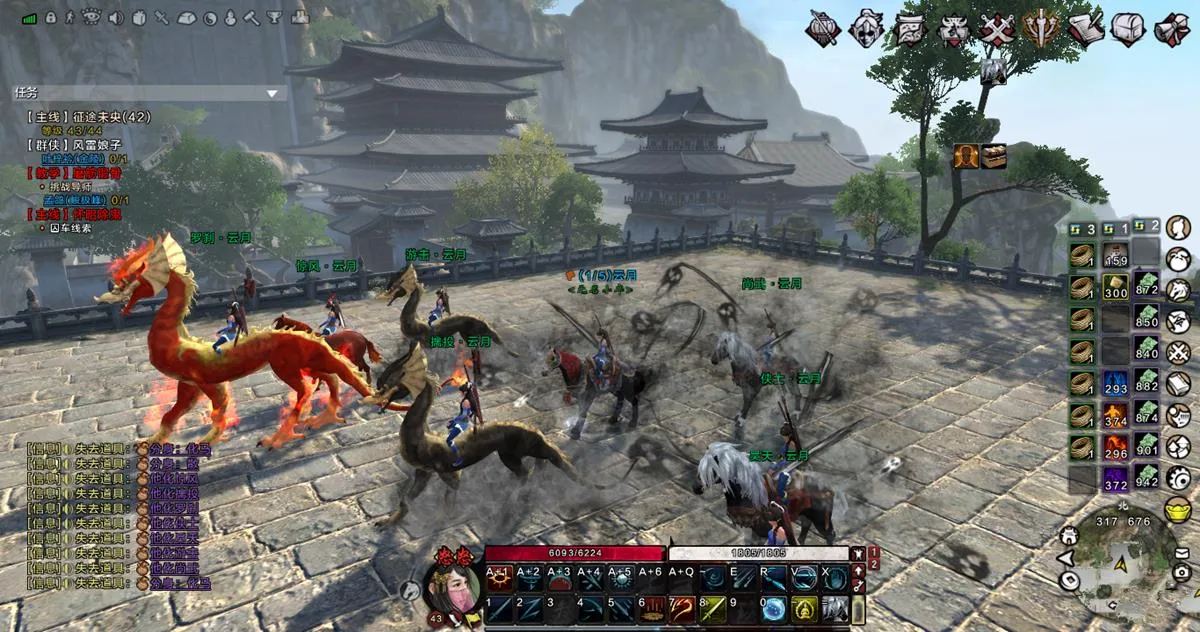Screen dimensions: 1200x632
Task: Open the bearded elder face menu icon
Action: [910, 28]
